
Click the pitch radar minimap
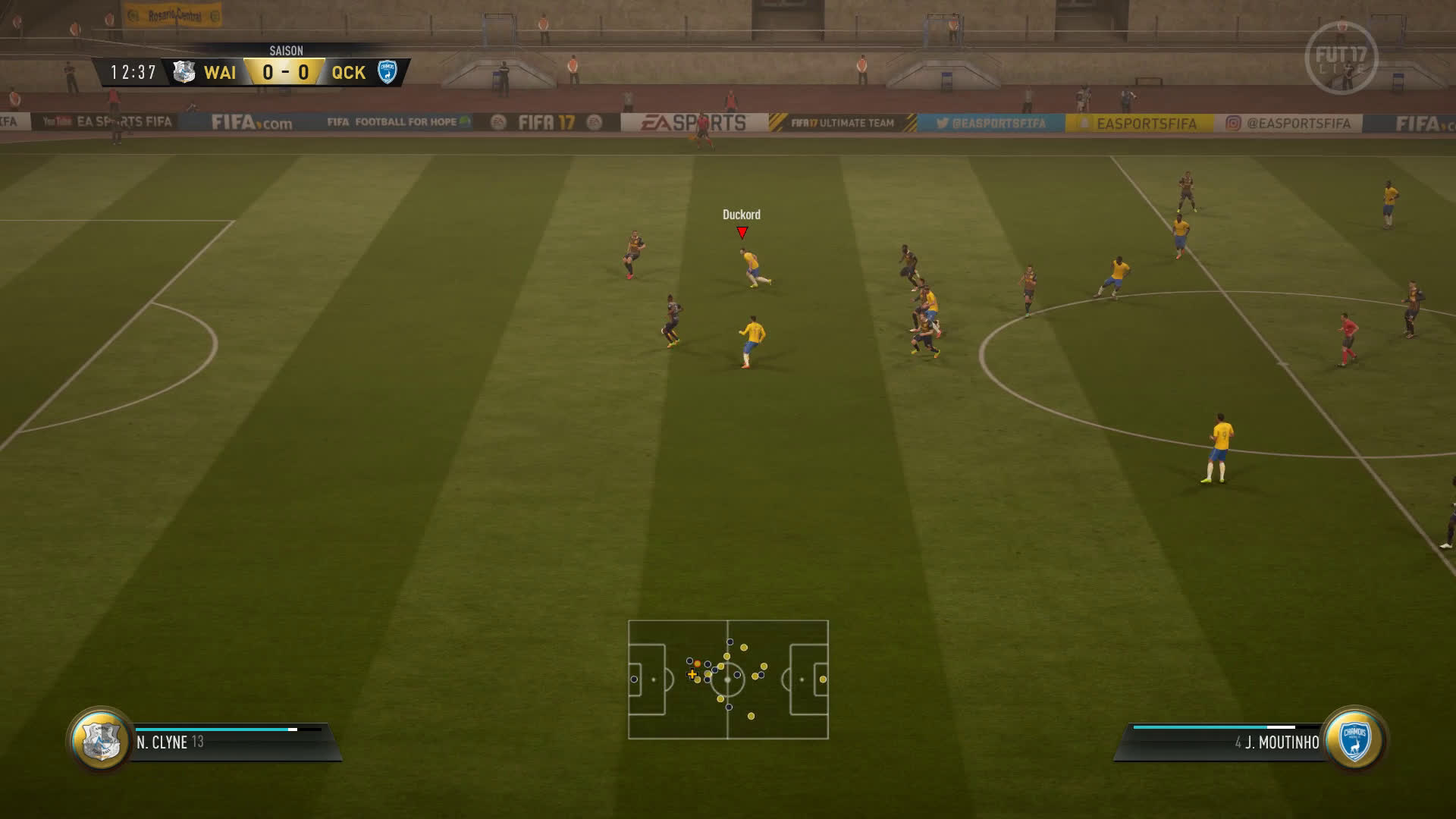[728, 679]
